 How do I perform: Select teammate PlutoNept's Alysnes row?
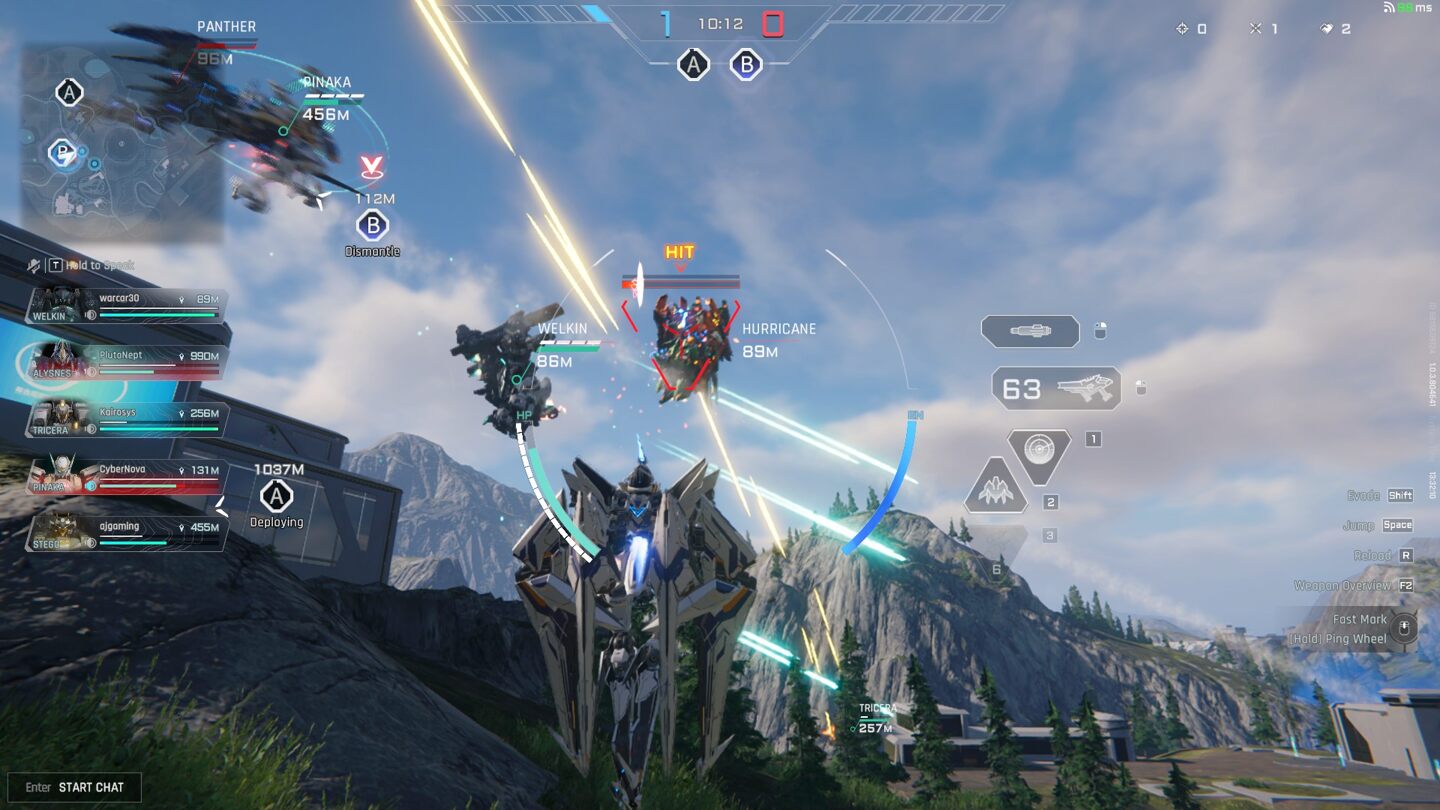click(127, 363)
